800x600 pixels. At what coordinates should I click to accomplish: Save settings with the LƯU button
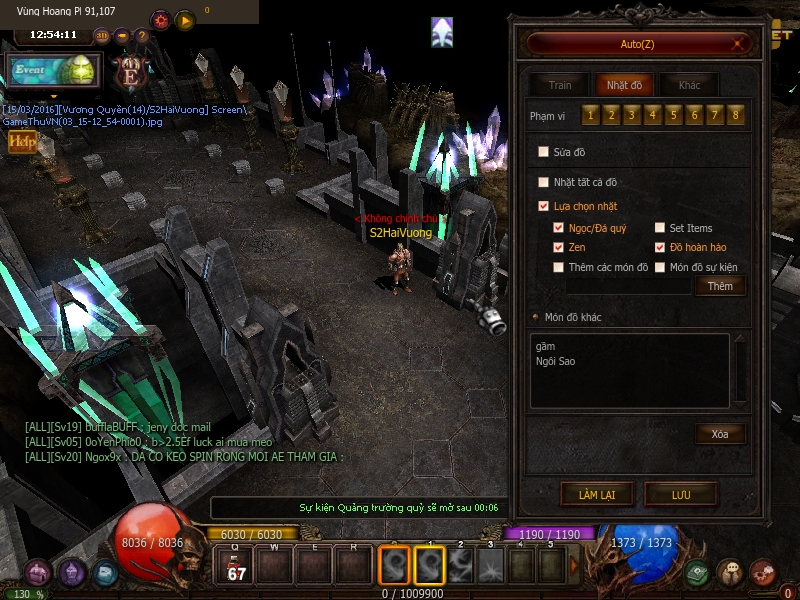click(681, 494)
